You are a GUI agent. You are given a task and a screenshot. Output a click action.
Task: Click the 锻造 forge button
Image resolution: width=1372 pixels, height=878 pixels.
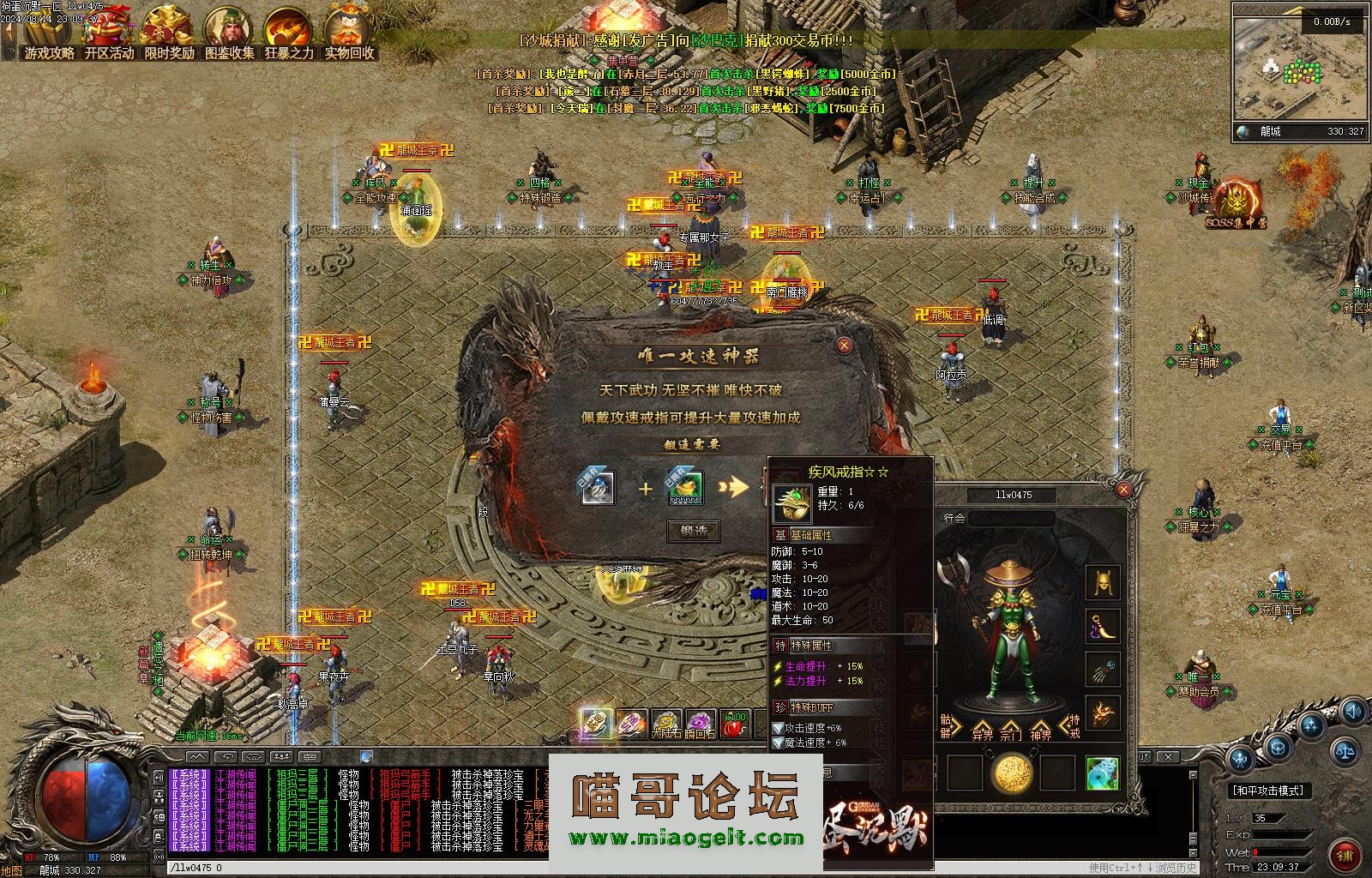[694, 531]
